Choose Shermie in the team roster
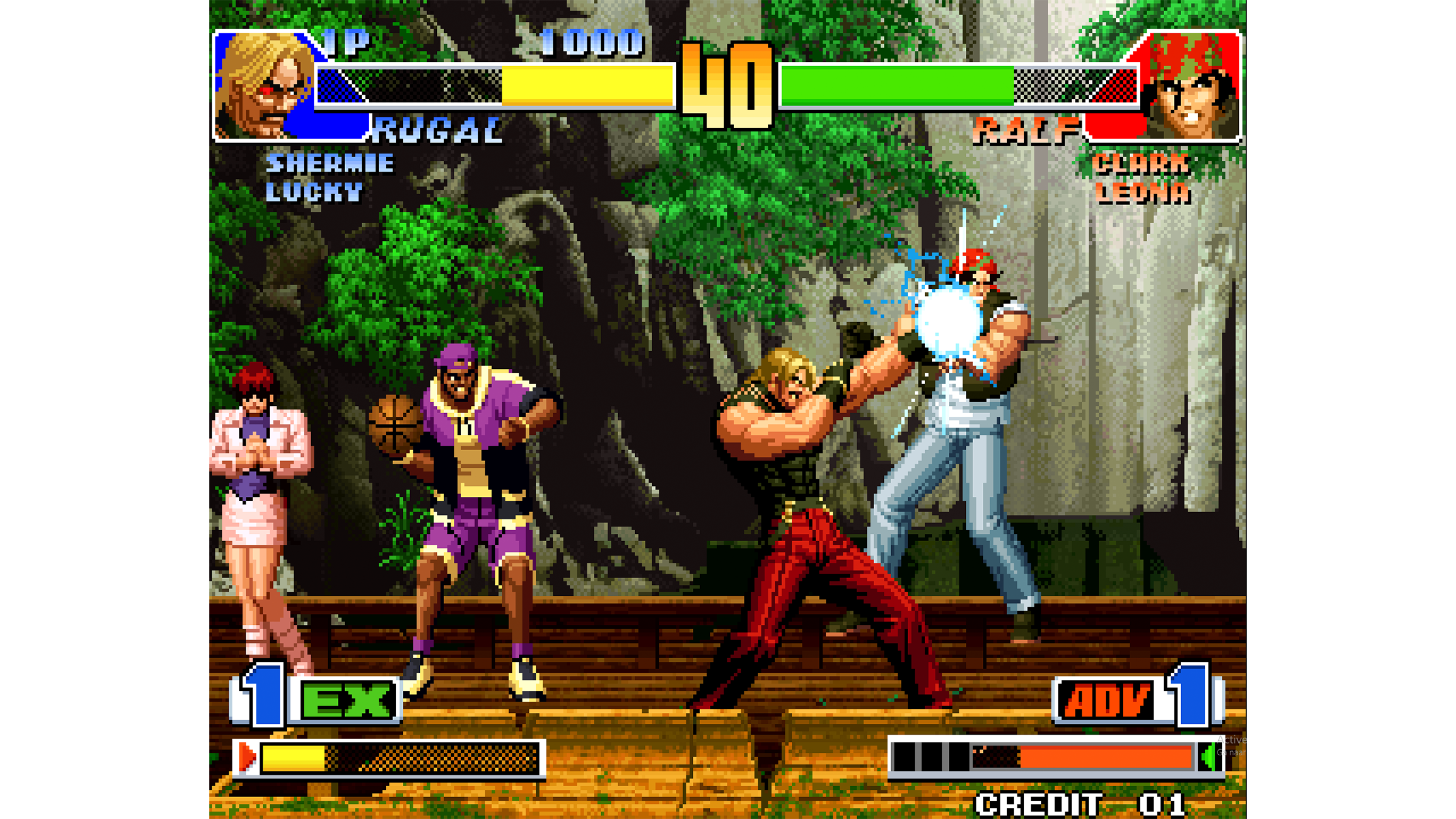This screenshot has width=1456, height=819. tap(330, 163)
